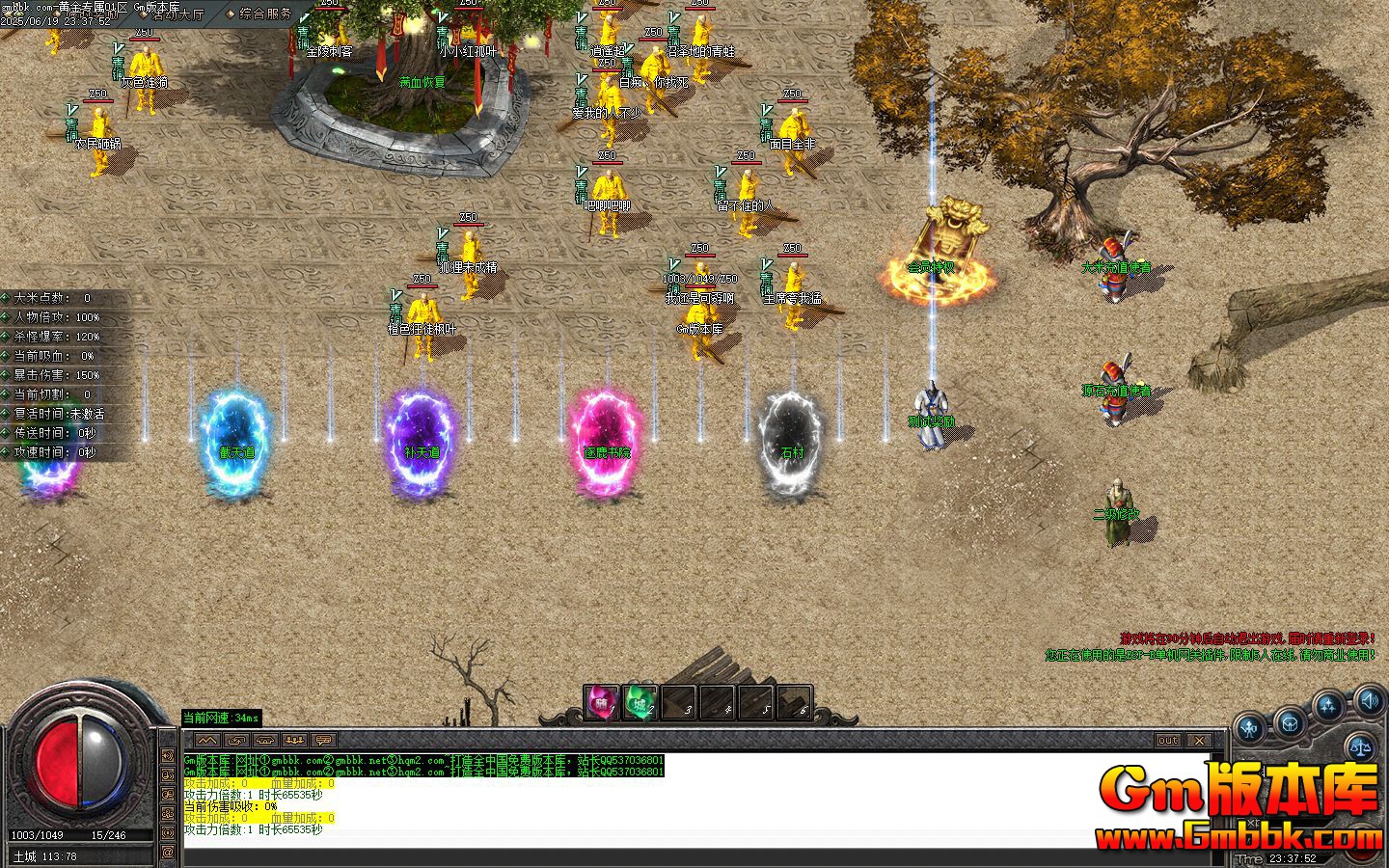Screen dimensions: 1389x868
Task: Click the mountain-shaped chat bar button
Action: [207, 740]
